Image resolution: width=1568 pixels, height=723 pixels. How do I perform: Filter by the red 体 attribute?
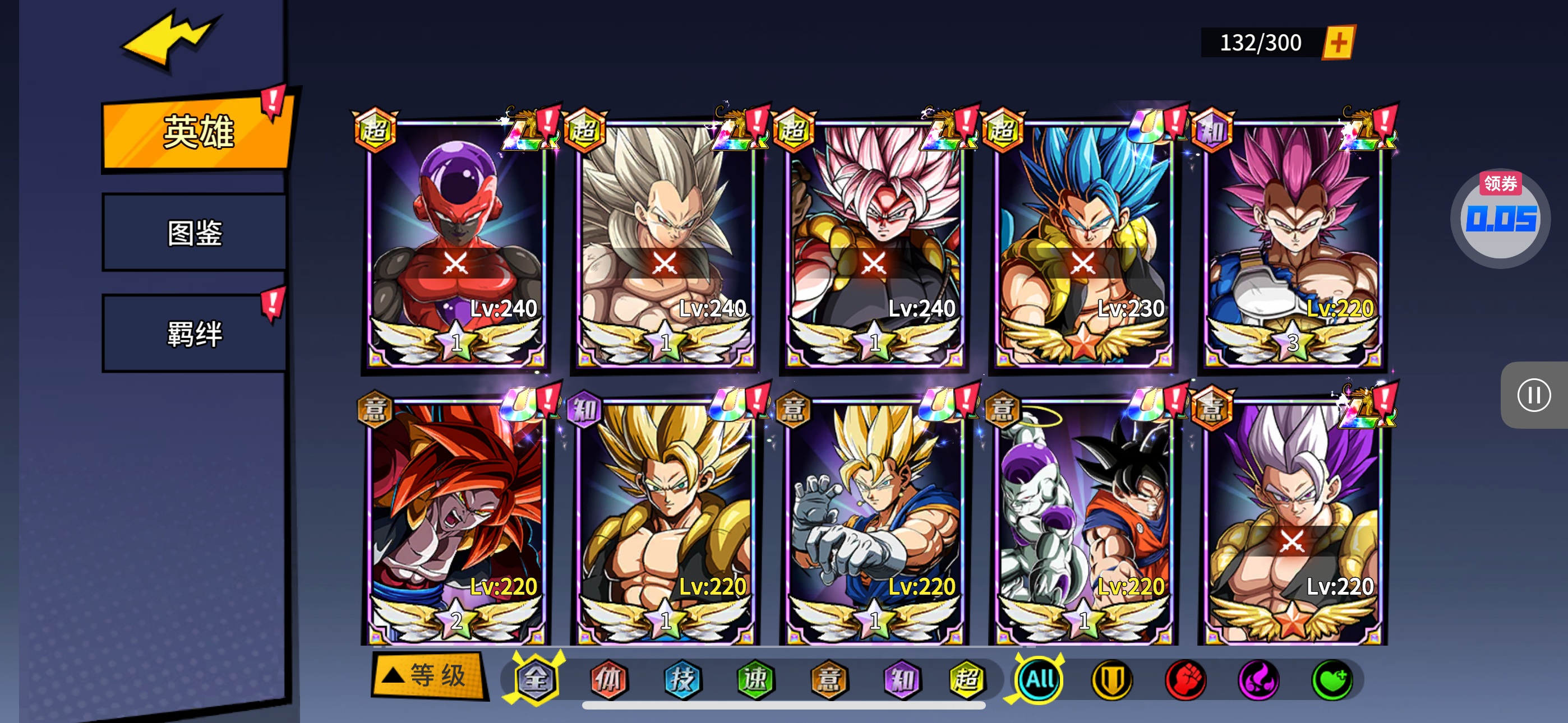pos(608,679)
